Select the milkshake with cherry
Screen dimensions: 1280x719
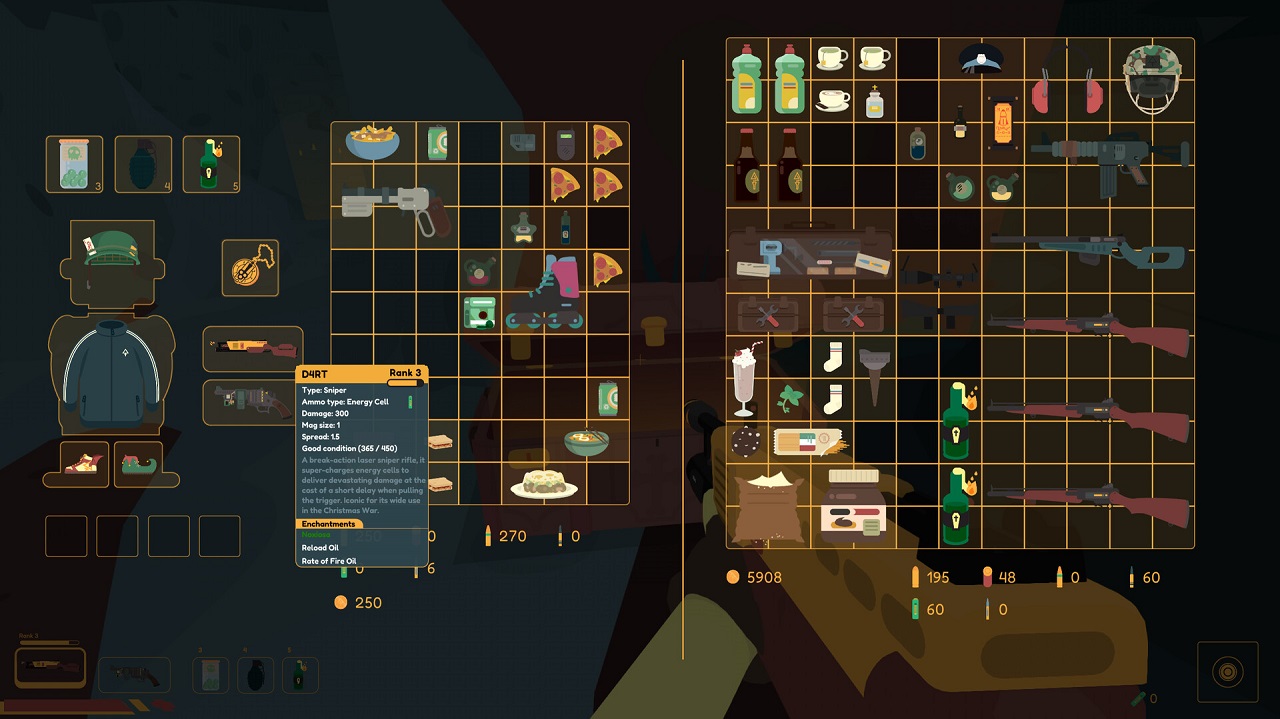pos(746,379)
